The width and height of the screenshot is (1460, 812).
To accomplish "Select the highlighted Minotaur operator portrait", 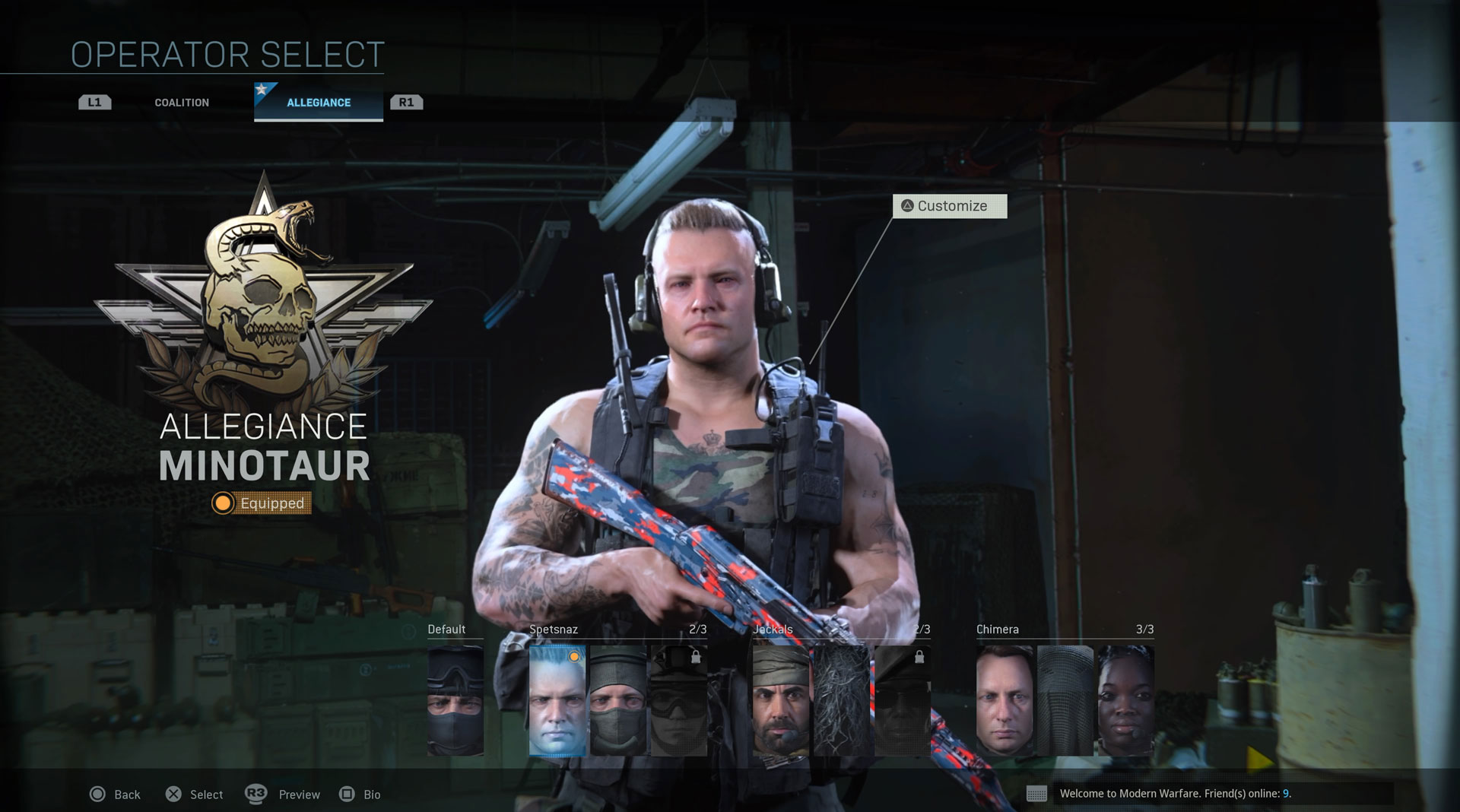I will click(x=557, y=700).
